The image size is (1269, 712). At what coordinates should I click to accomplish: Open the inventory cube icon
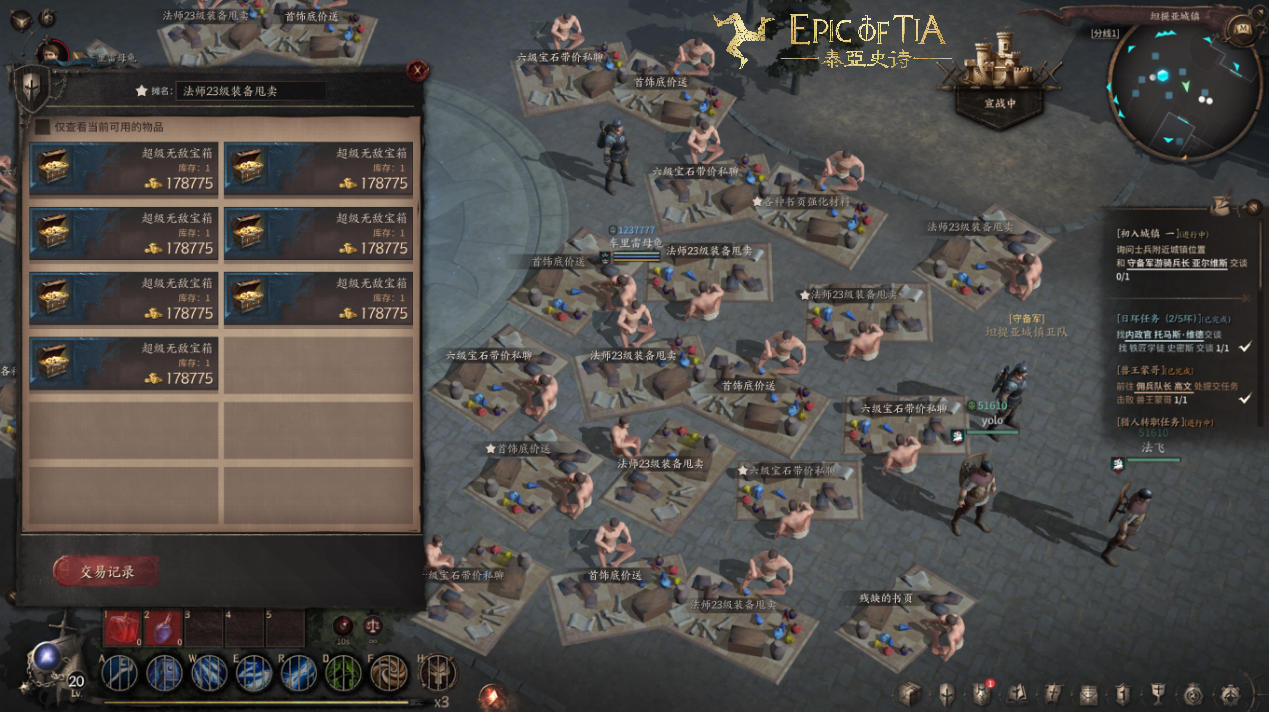pos(909,693)
